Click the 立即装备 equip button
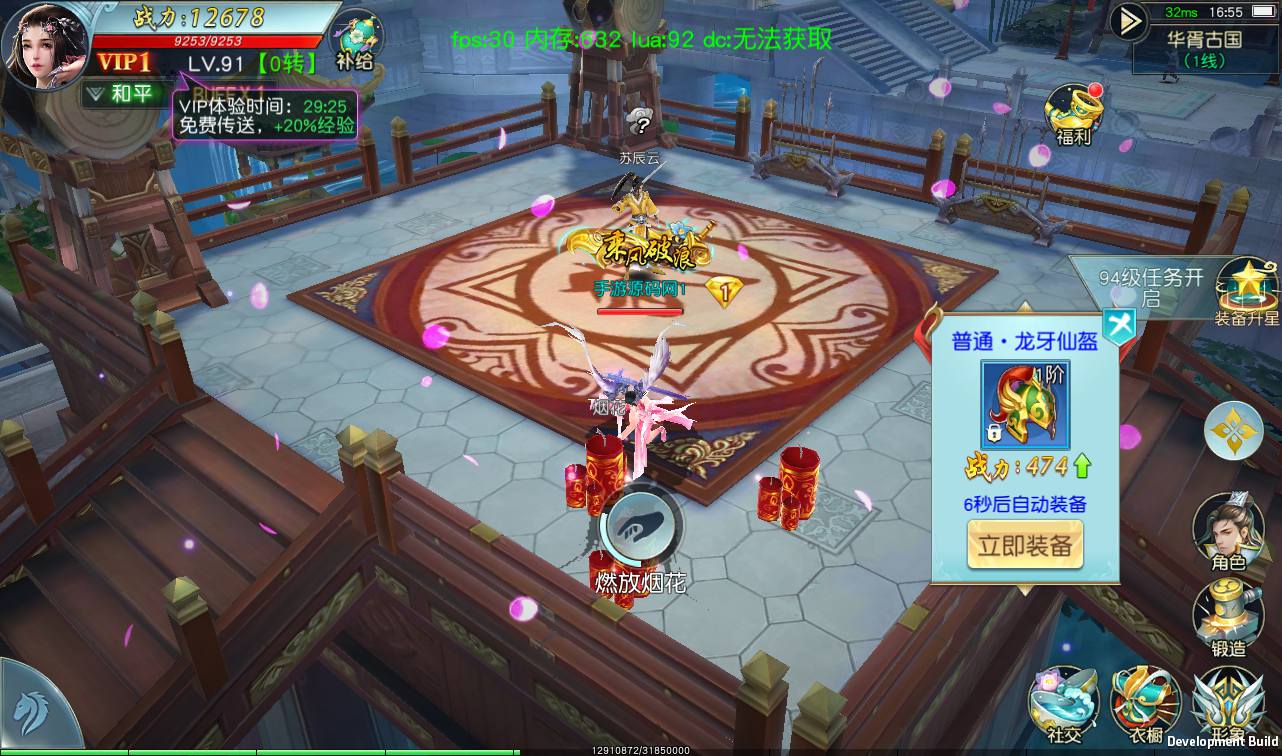 [x=1025, y=545]
